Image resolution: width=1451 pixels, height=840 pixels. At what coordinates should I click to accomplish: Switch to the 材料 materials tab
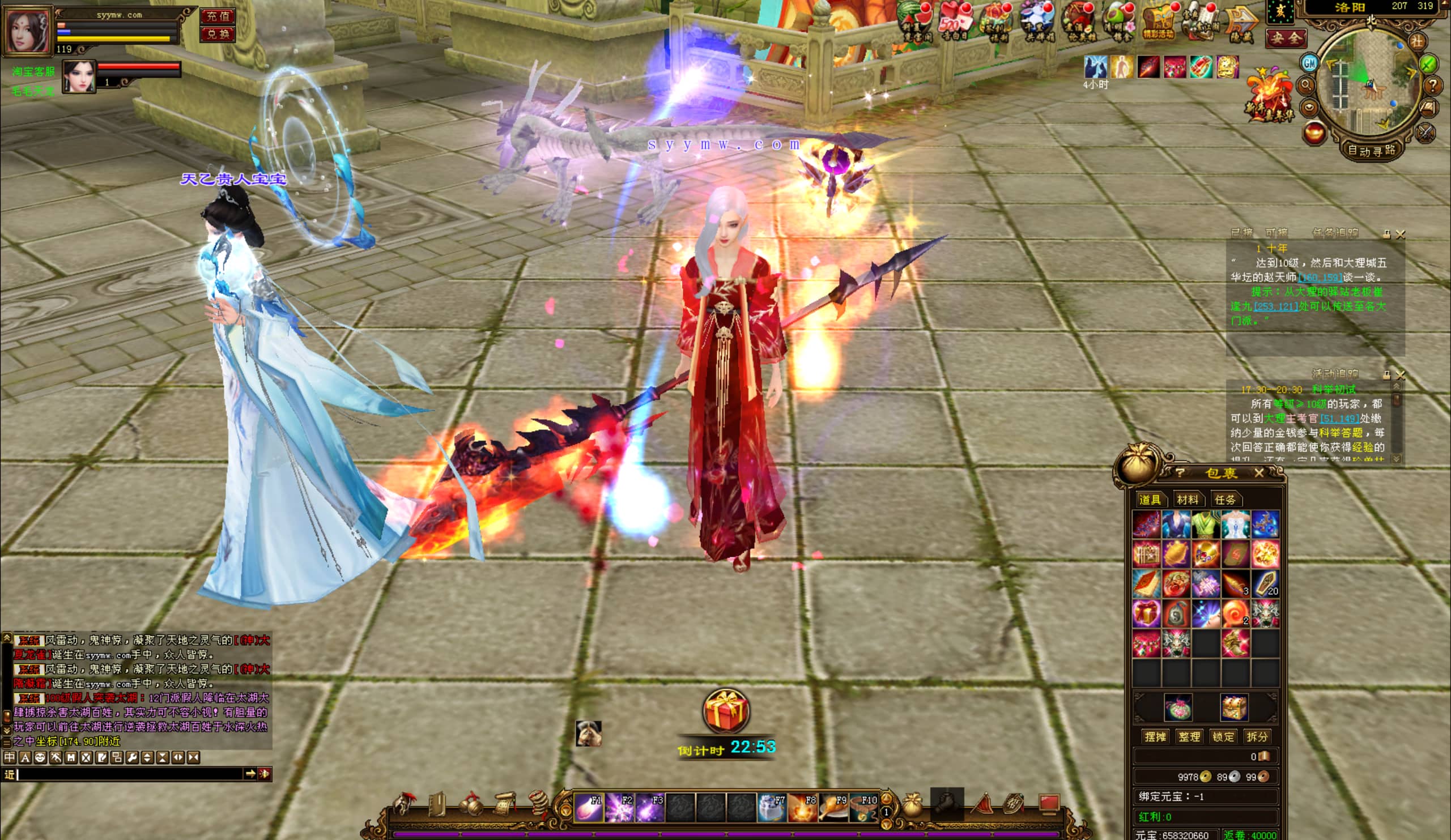(x=1188, y=499)
